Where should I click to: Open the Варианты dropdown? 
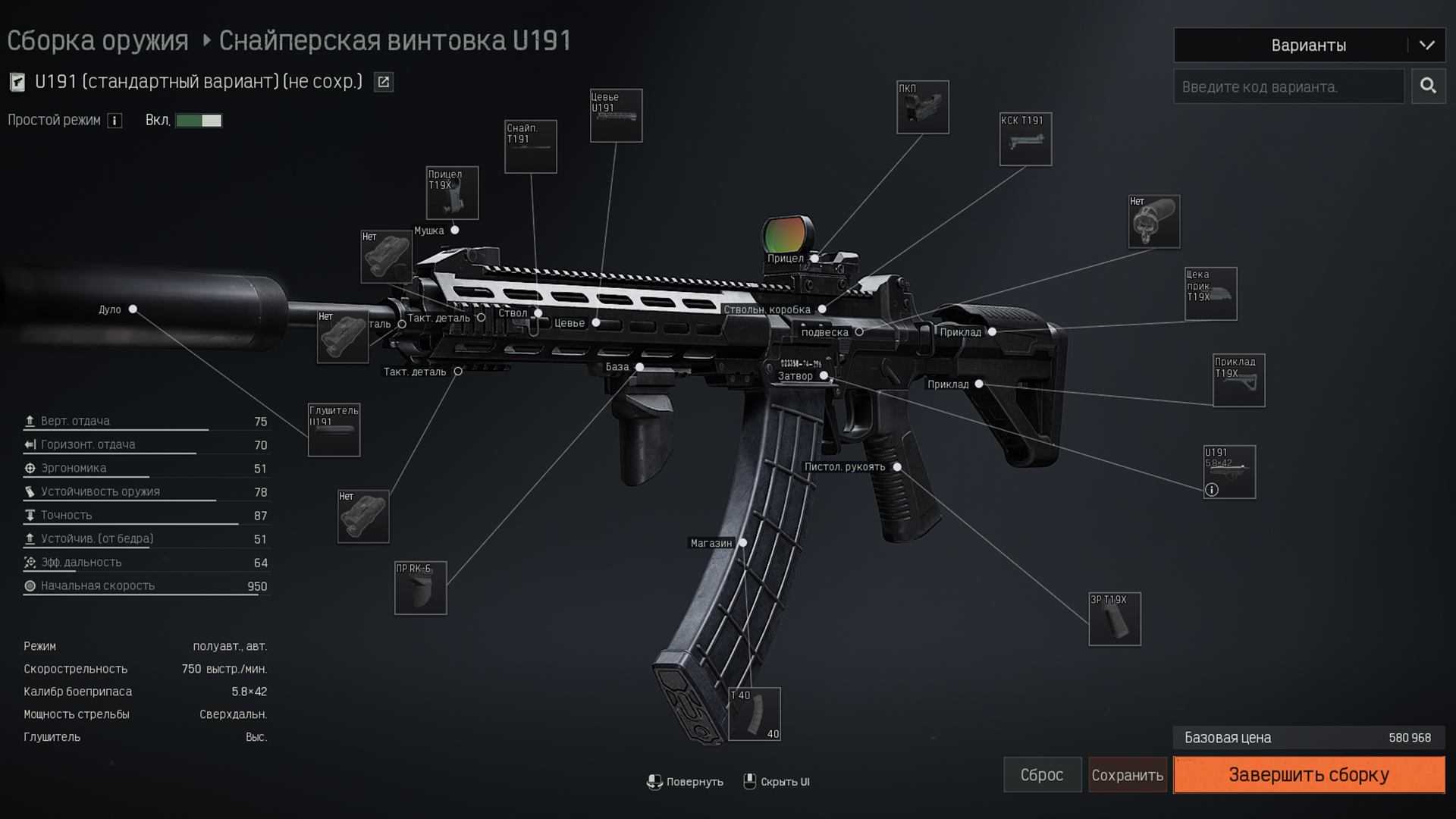[x=1309, y=45]
